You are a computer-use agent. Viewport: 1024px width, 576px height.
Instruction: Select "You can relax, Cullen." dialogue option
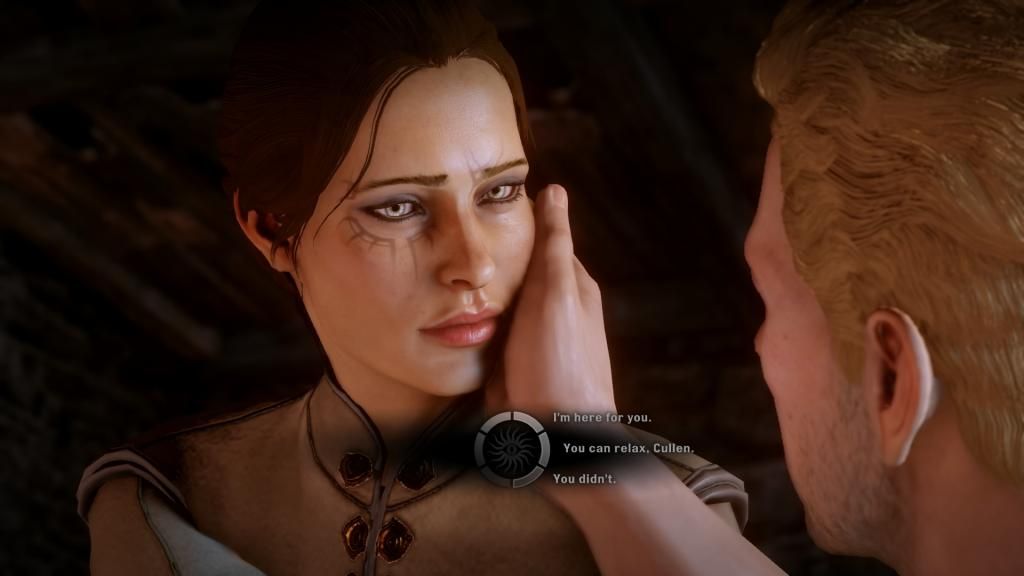(627, 448)
